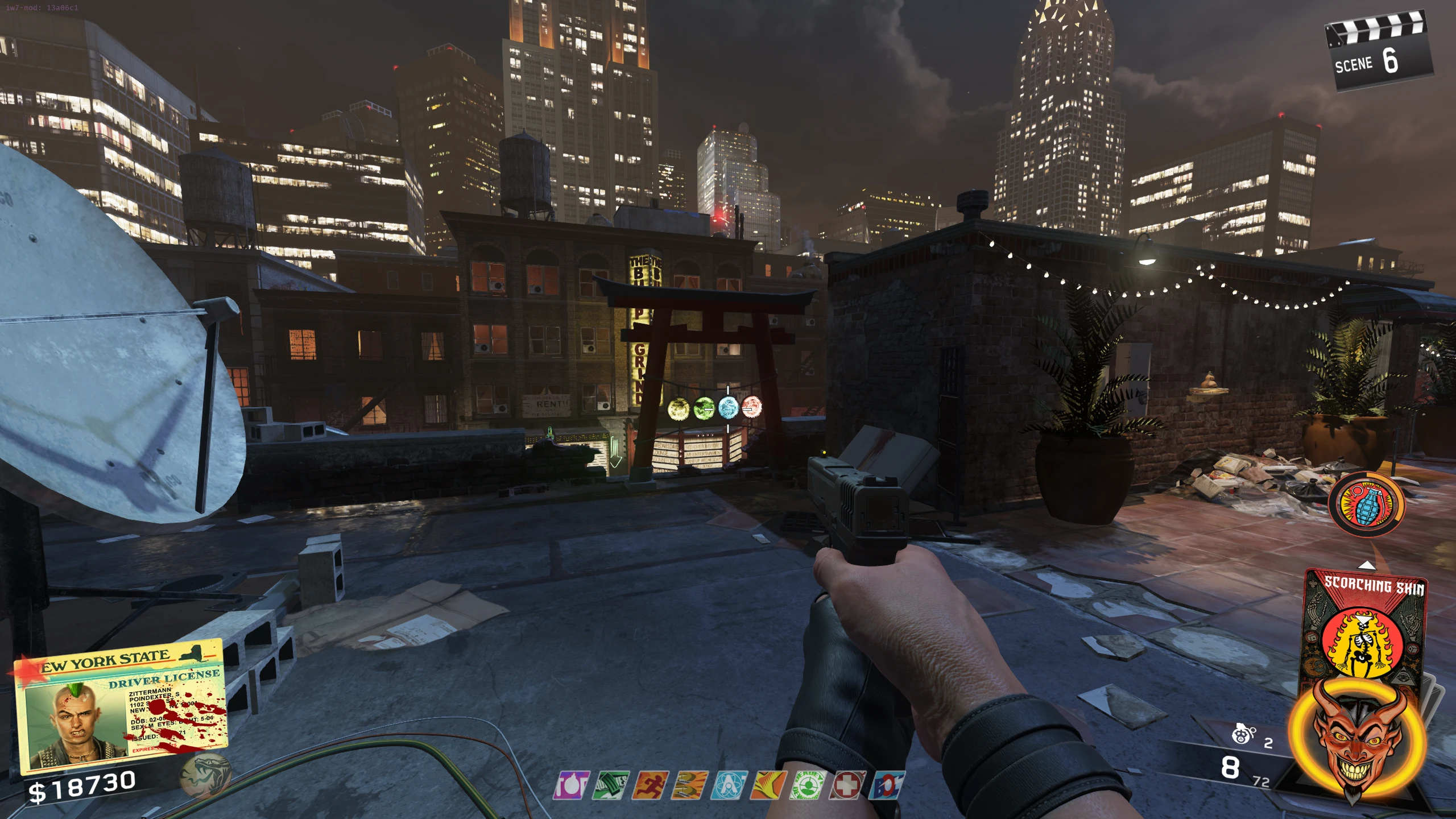The height and width of the screenshot is (819, 1456).
Task: Click the blue Up 'N Atoms perk
Action: pos(729,785)
